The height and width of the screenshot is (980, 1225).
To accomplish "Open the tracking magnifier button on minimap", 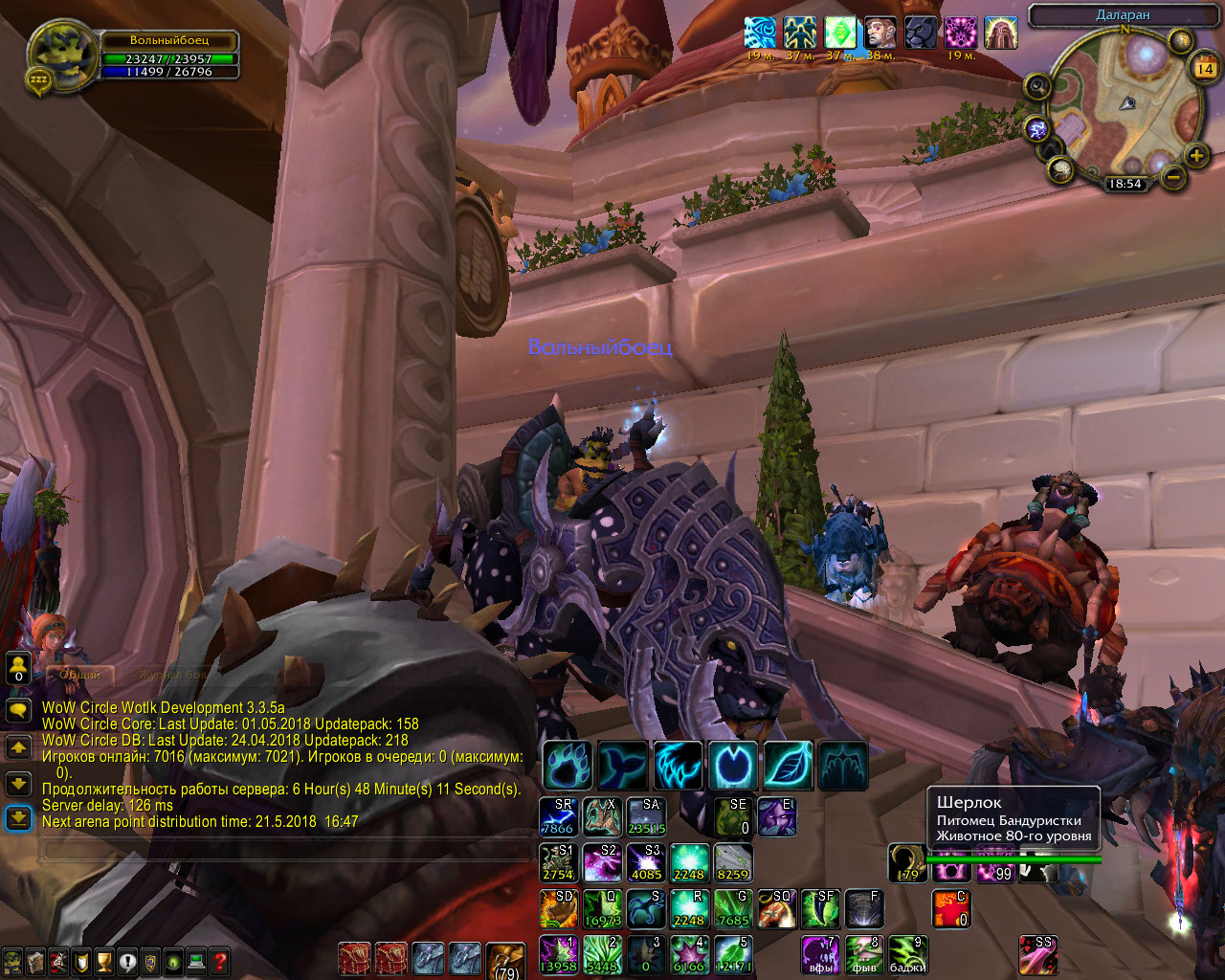I will [x=1037, y=87].
